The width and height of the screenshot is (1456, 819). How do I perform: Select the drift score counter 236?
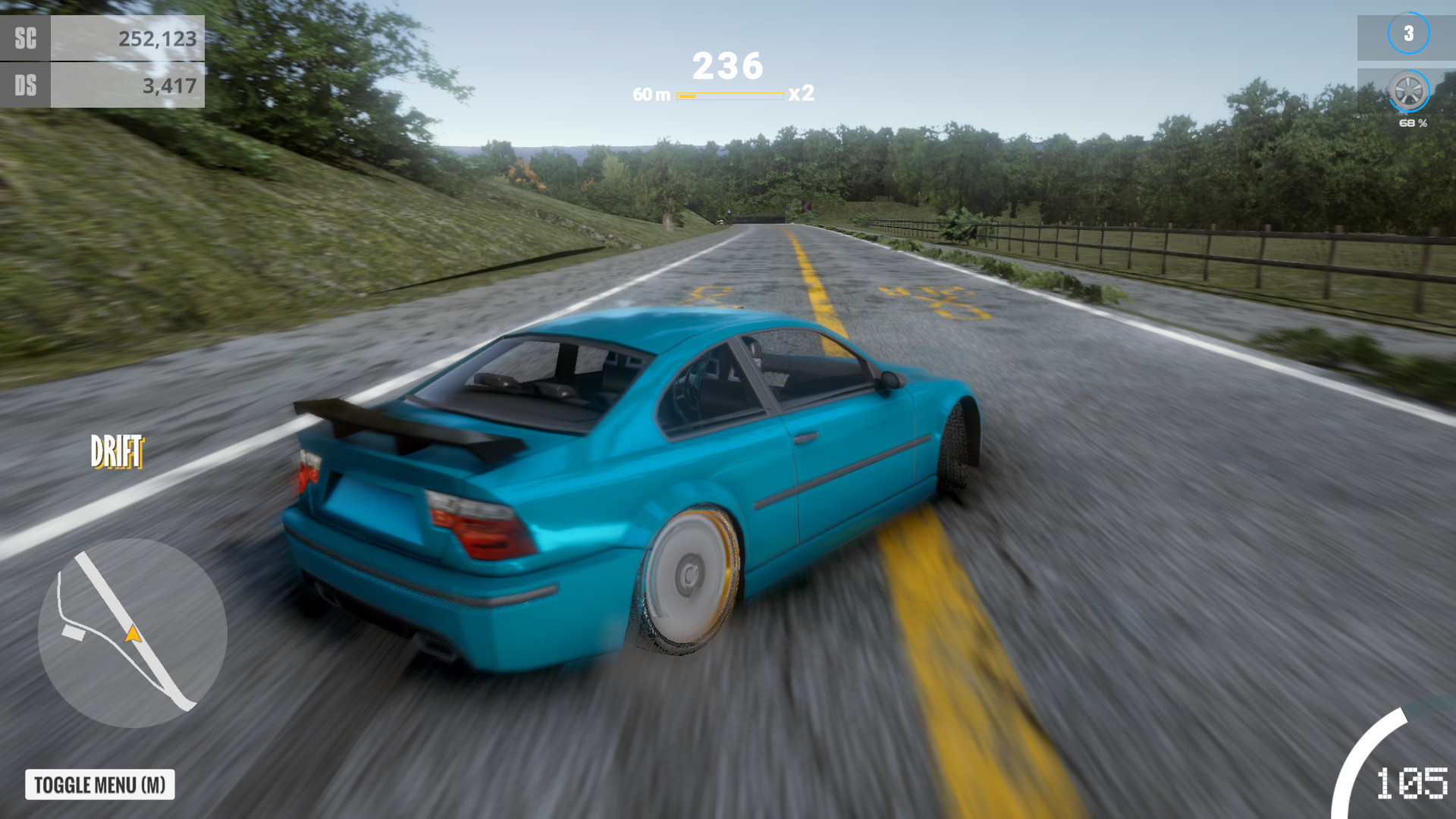coord(726,64)
